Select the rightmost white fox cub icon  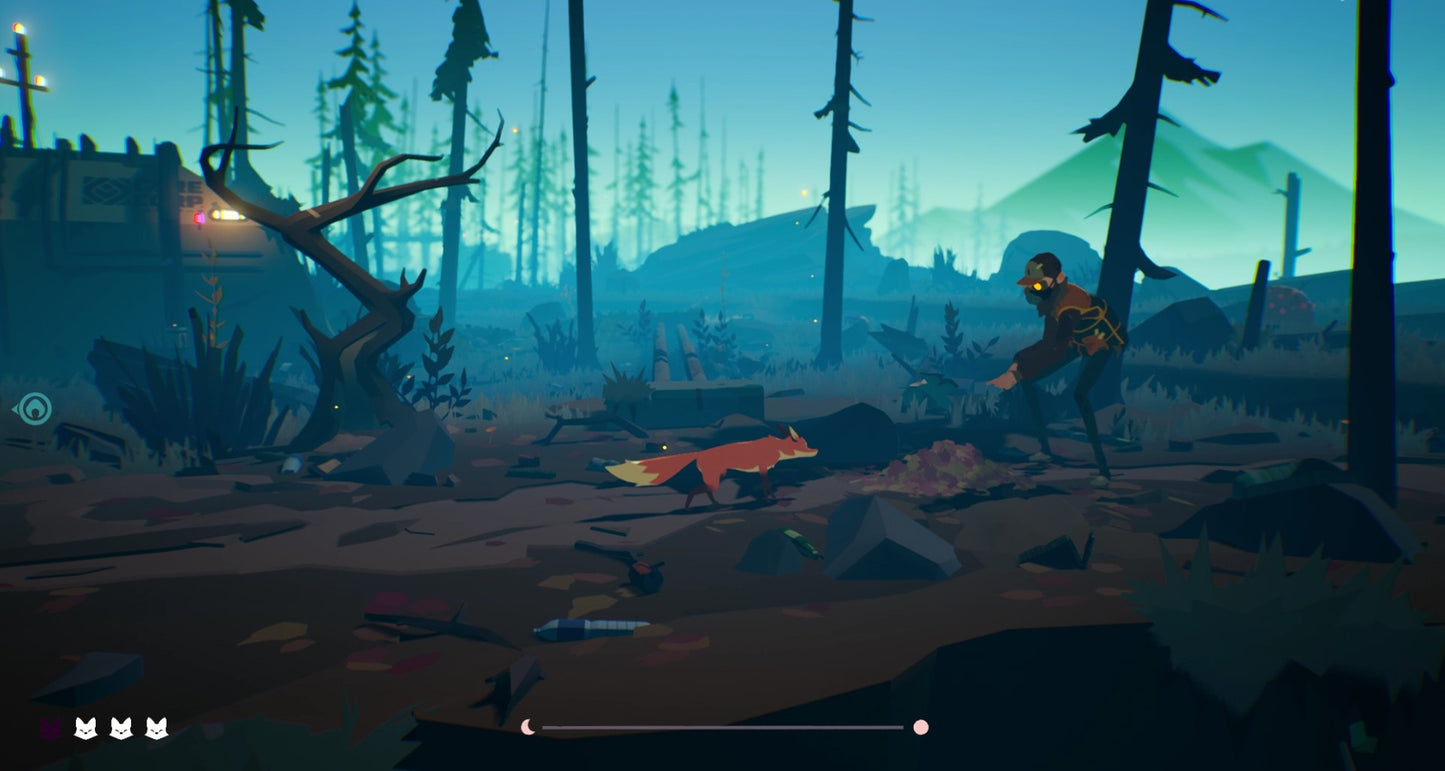tap(155, 727)
